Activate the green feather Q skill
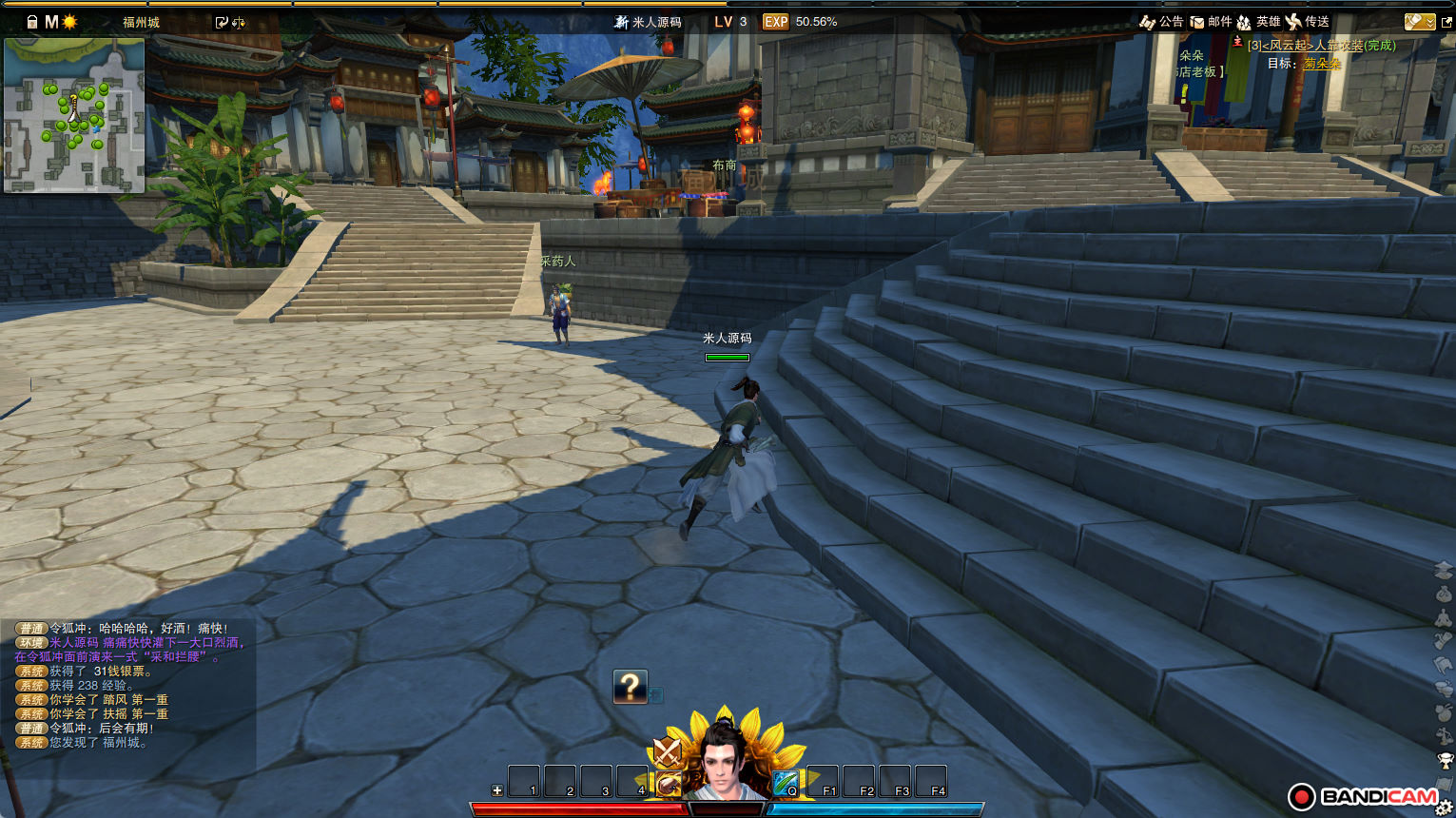Screen dimensions: 1456x818 (786, 783)
